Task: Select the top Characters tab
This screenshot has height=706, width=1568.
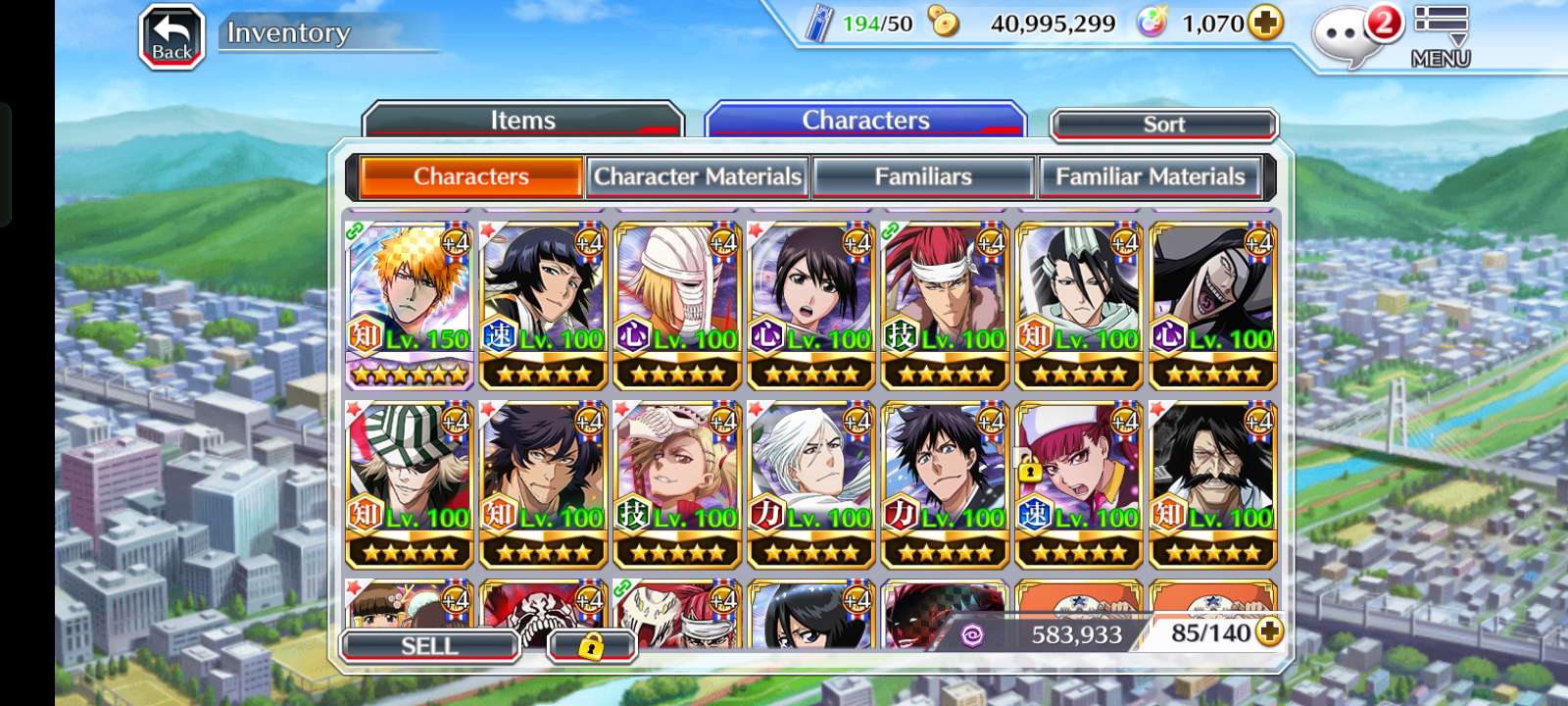Action: pos(865,121)
